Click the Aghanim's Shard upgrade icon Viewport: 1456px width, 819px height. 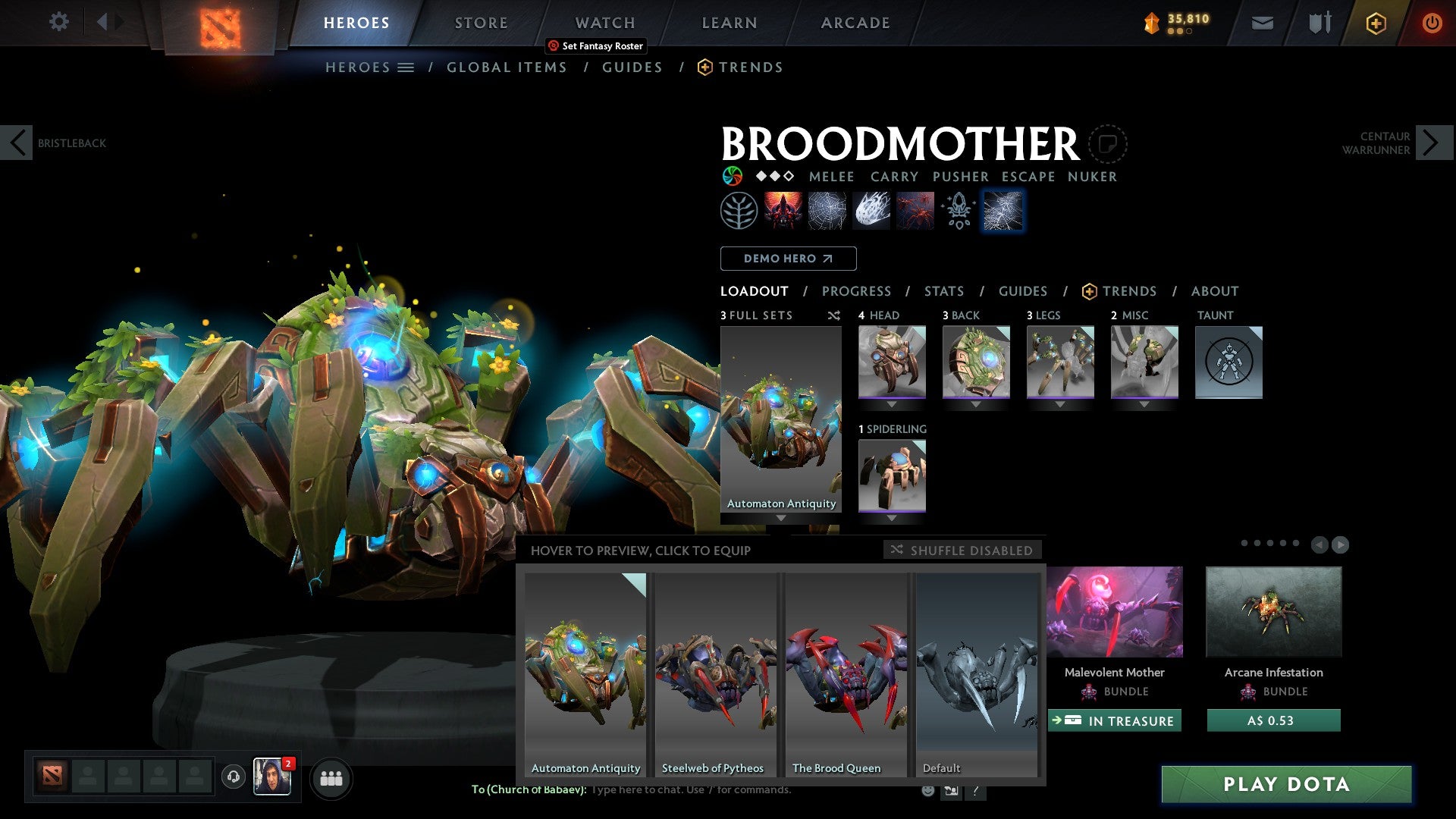(958, 210)
